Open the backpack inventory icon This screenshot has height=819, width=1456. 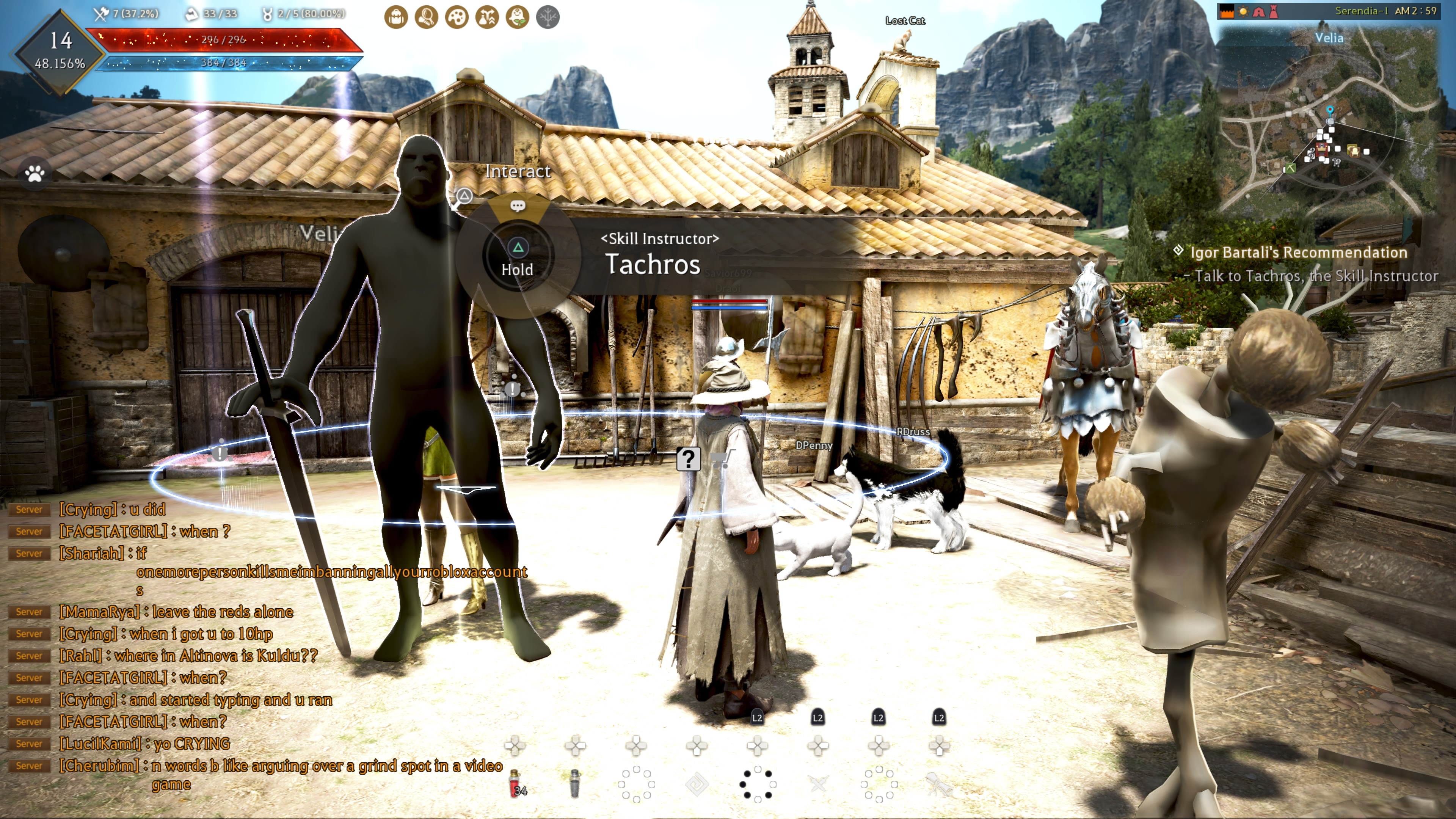click(x=395, y=17)
